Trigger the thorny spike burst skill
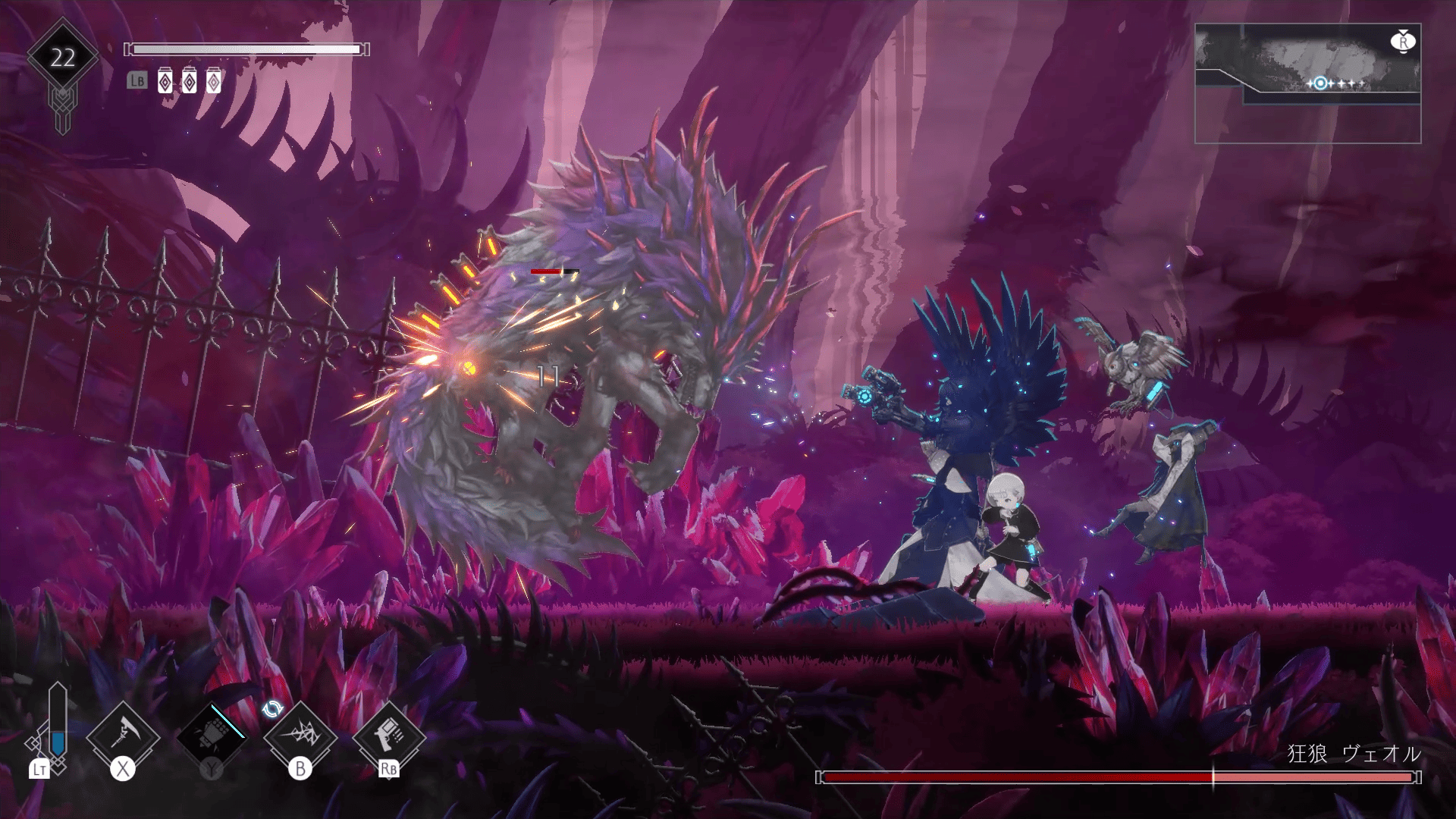1456x819 pixels. coord(300,736)
